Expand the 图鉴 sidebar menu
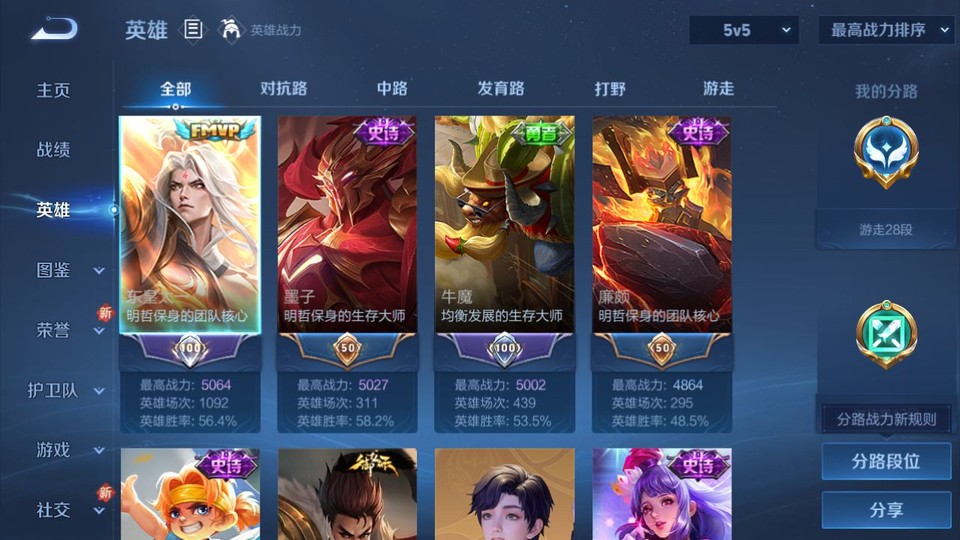Image resolution: width=960 pixels, height=540 pixels. click(68, 270)
